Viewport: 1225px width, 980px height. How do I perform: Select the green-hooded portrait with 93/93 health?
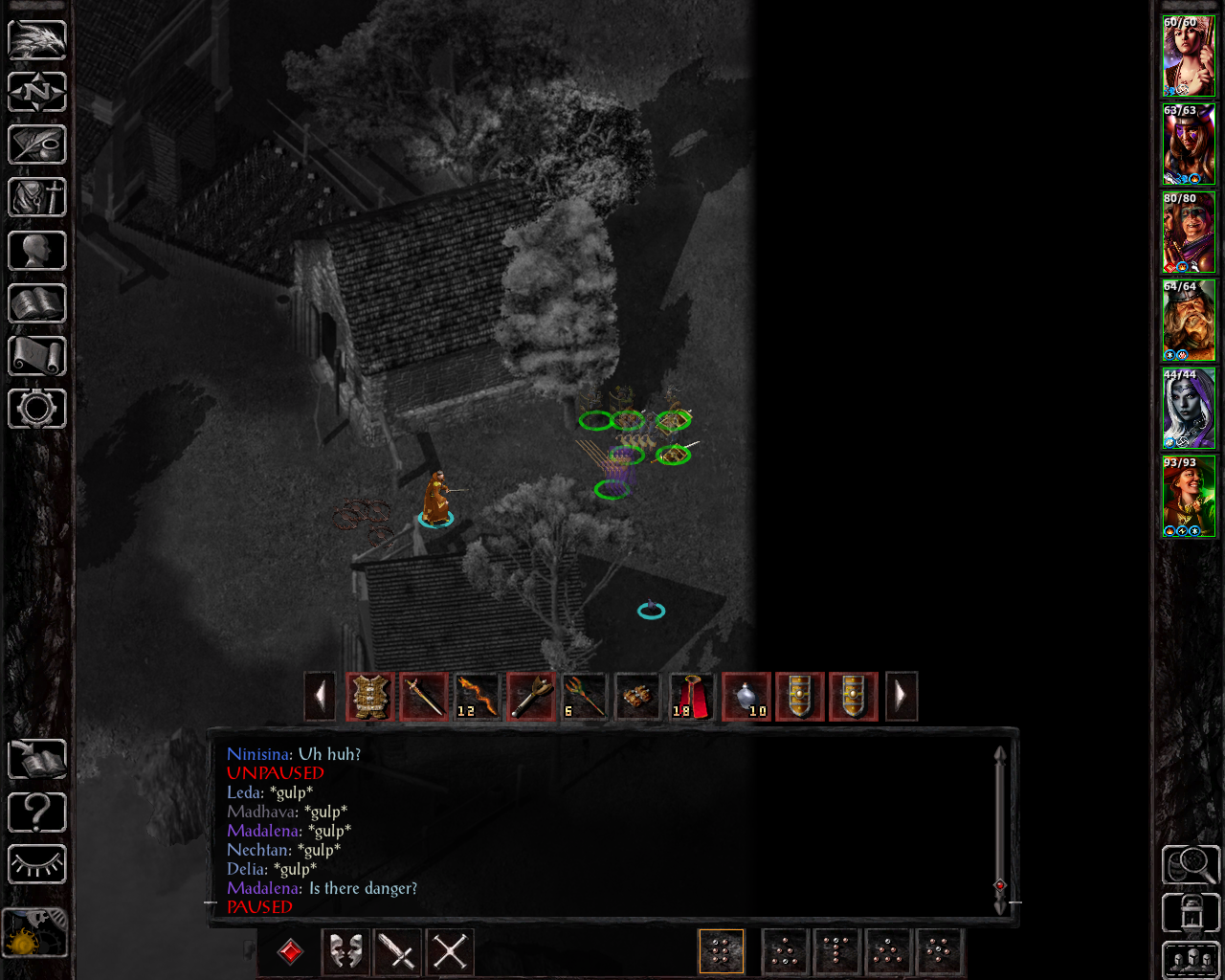point(1189,497)
